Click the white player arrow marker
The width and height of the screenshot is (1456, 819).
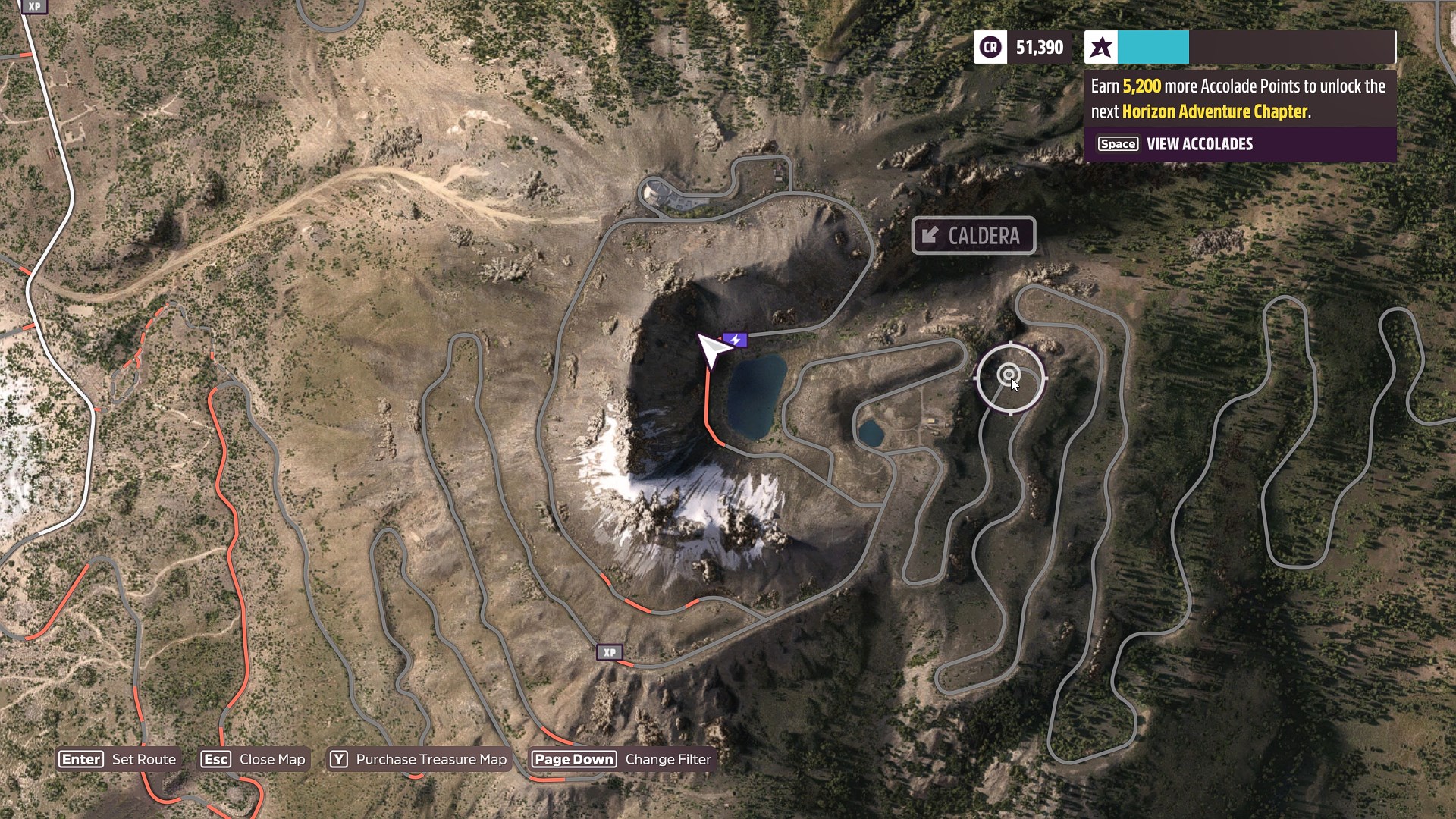tap(712, 350)
